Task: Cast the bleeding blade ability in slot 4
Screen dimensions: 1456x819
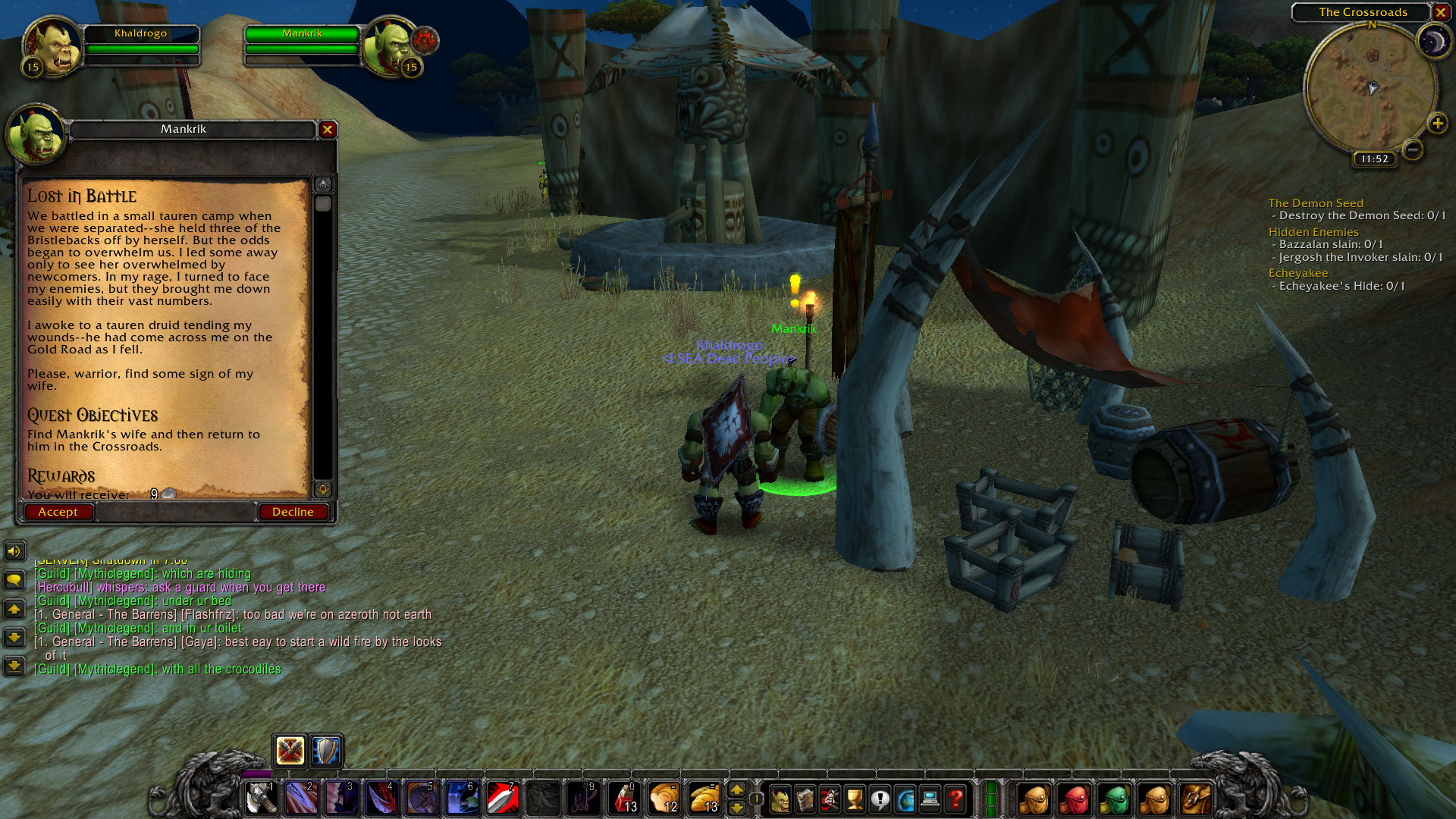Action: click(381, 798)
